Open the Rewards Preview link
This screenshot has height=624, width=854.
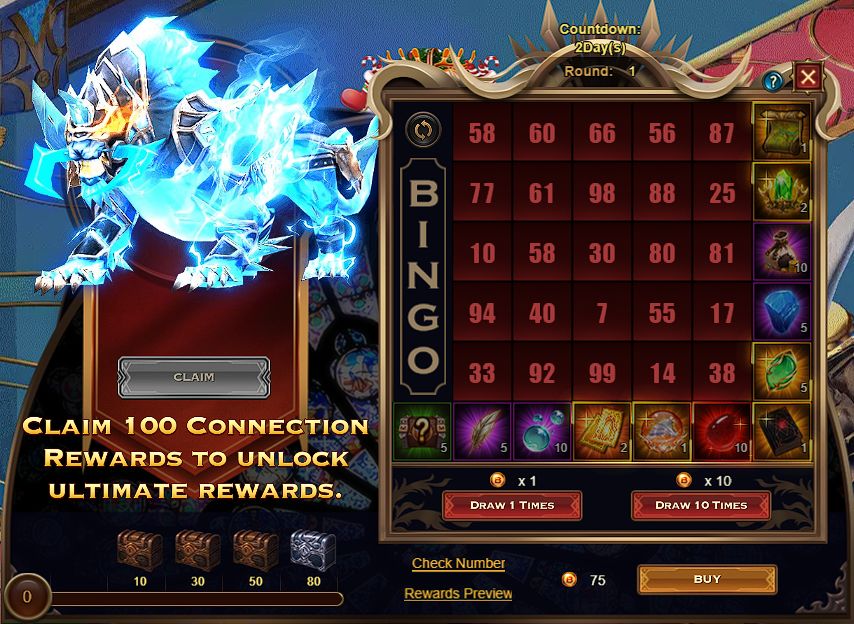pos(458,594)
